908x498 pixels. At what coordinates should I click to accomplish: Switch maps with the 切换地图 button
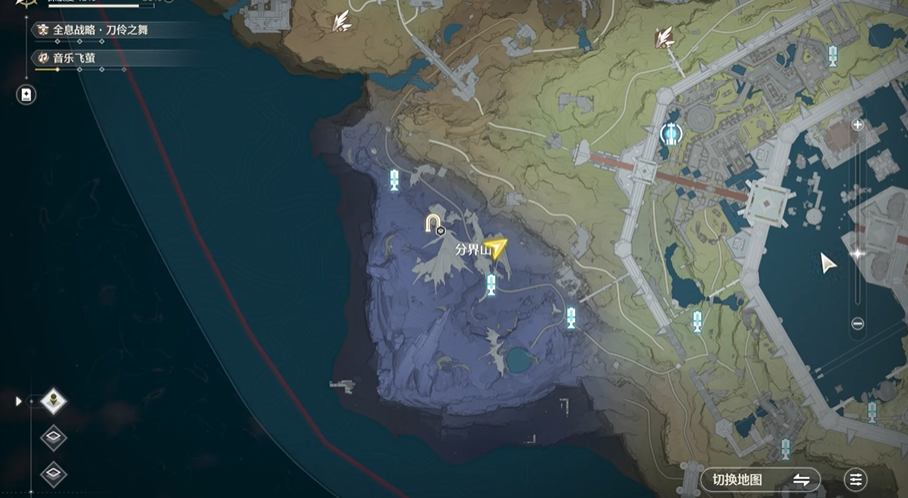click(x=760, y=480)
